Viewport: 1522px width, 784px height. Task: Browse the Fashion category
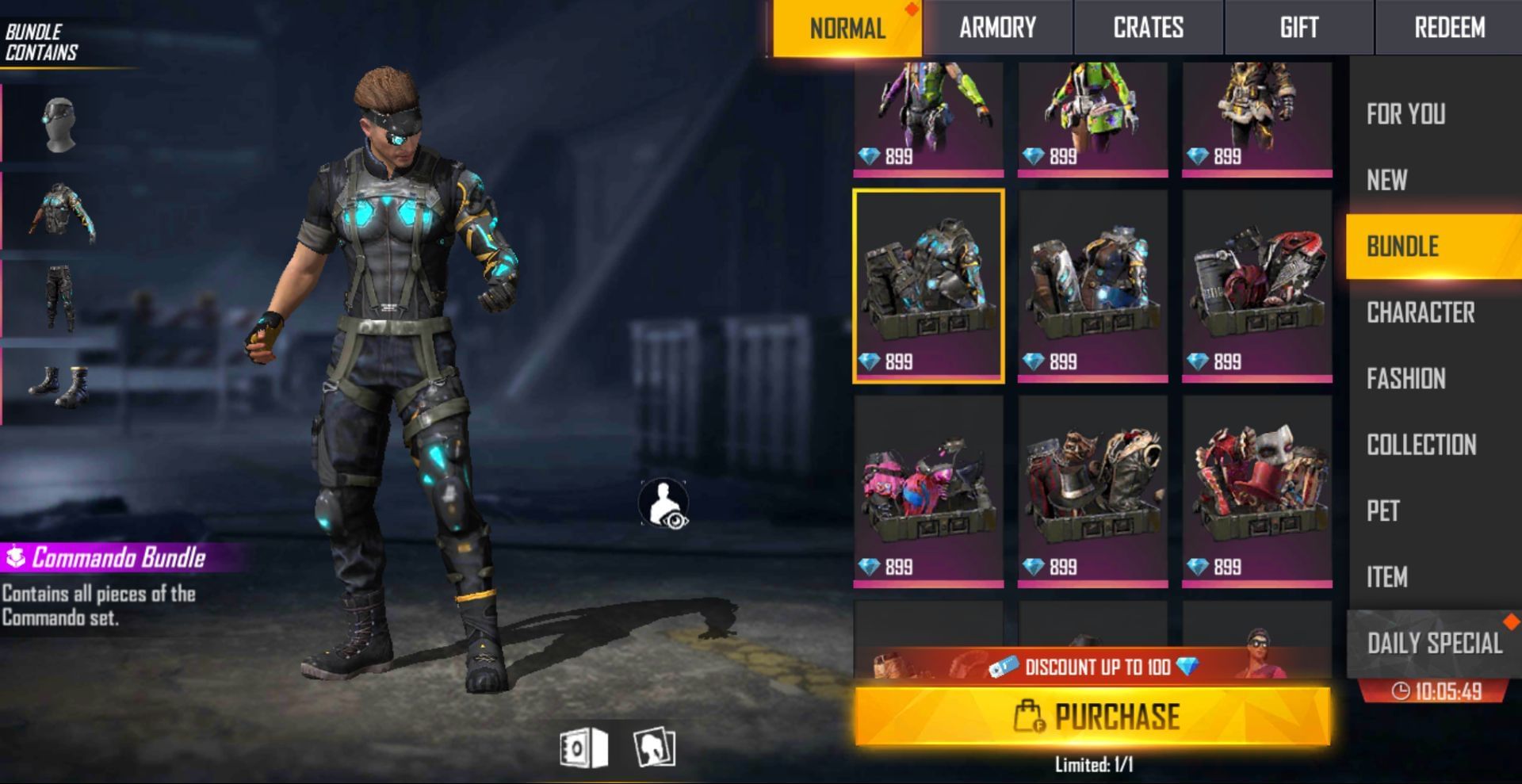click(x=1407, y=380)
